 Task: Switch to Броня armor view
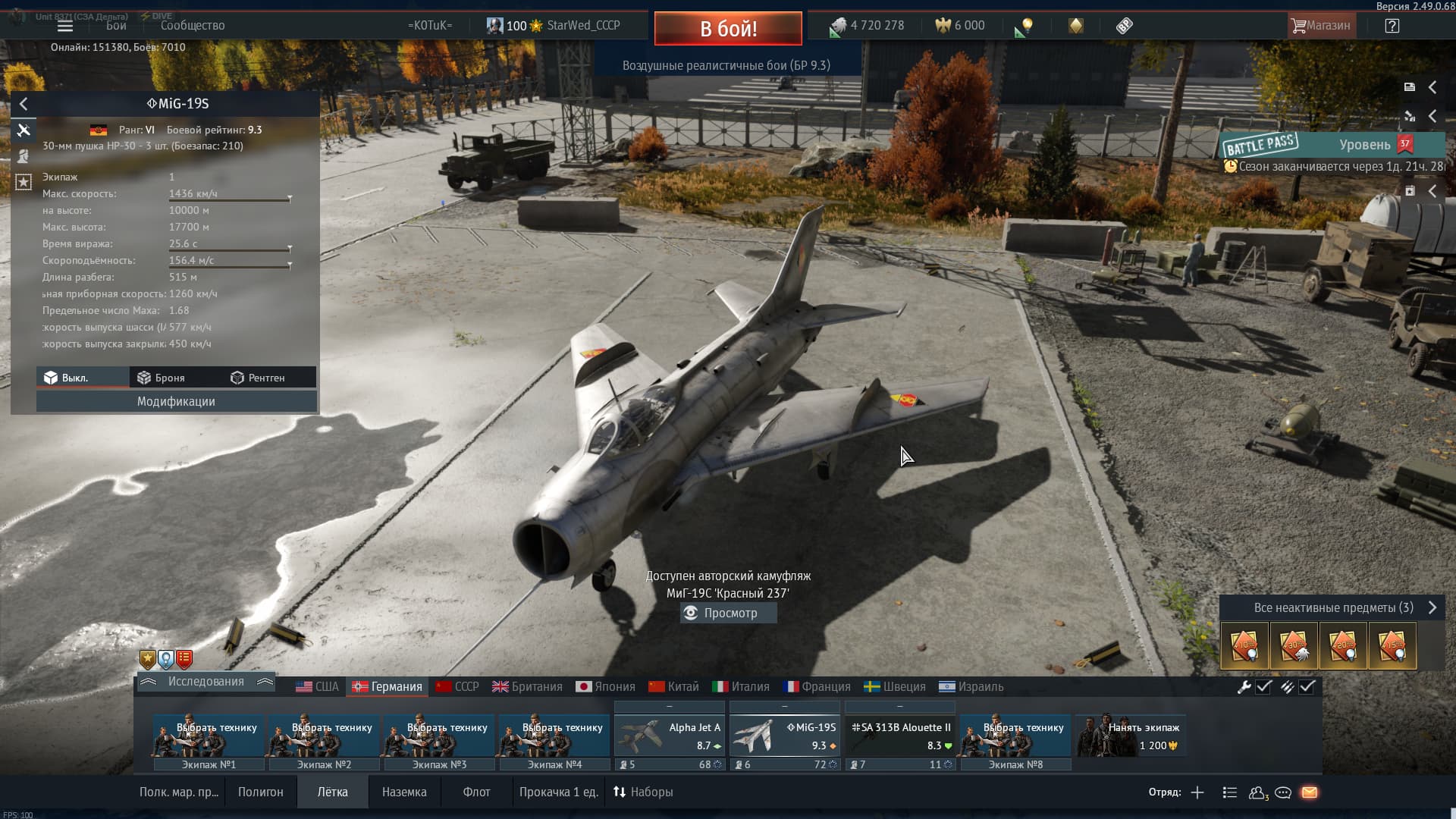click(x=161, y=378)
